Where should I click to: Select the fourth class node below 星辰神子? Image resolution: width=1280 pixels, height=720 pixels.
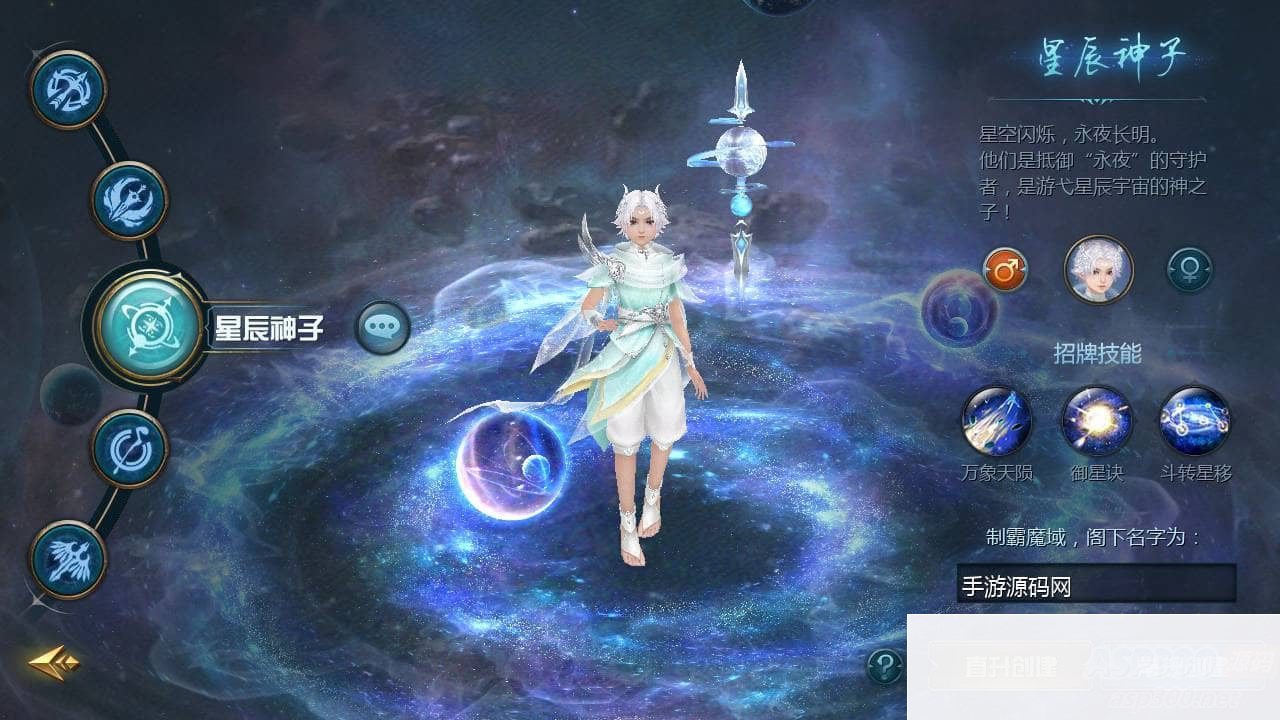click(x=128, y=447)
